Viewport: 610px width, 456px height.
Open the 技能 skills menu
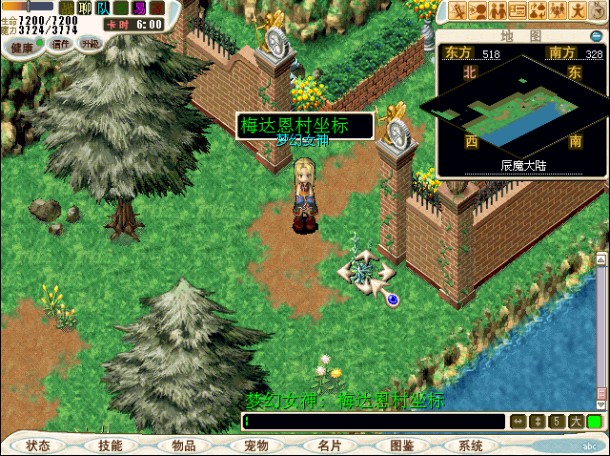(x=111, y=445)
